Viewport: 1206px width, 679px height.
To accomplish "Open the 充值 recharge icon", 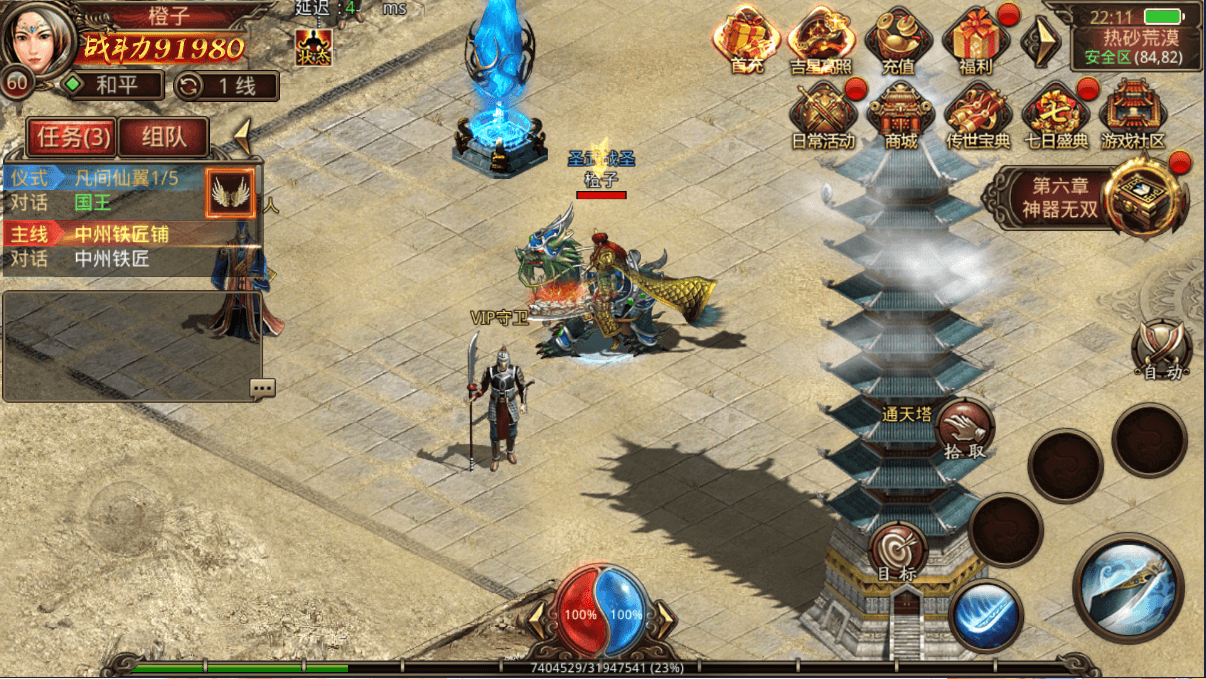I will point(898,40).
